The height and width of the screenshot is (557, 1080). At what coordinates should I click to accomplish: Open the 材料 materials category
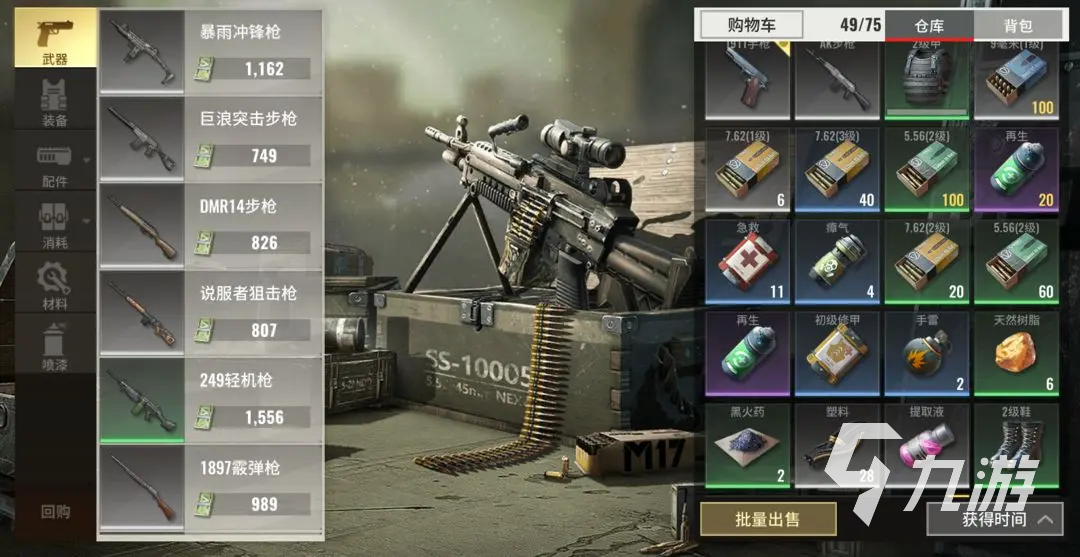55,286
